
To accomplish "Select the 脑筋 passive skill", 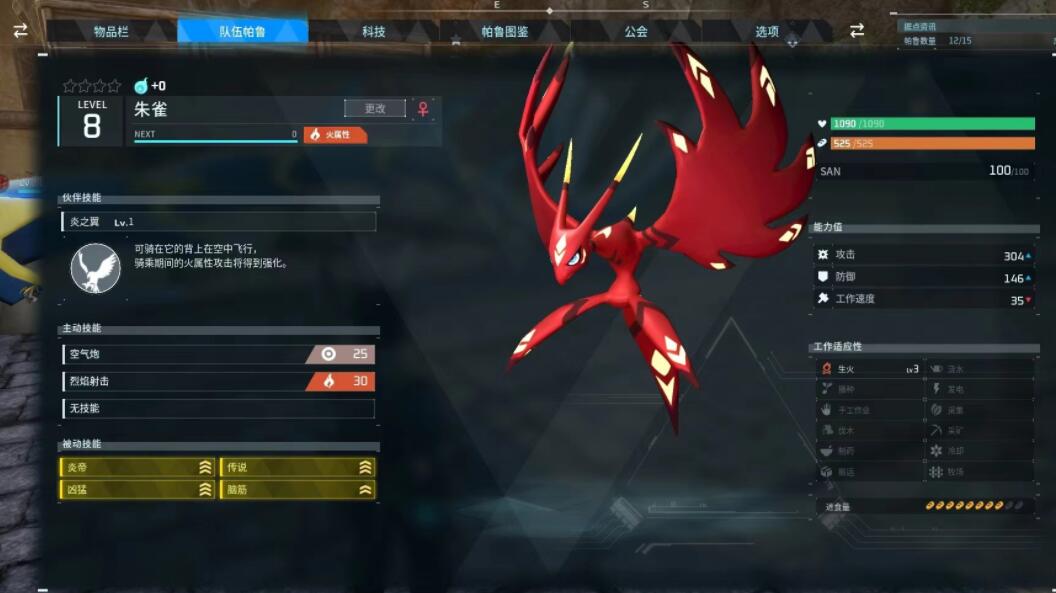I will coord(297,489).
